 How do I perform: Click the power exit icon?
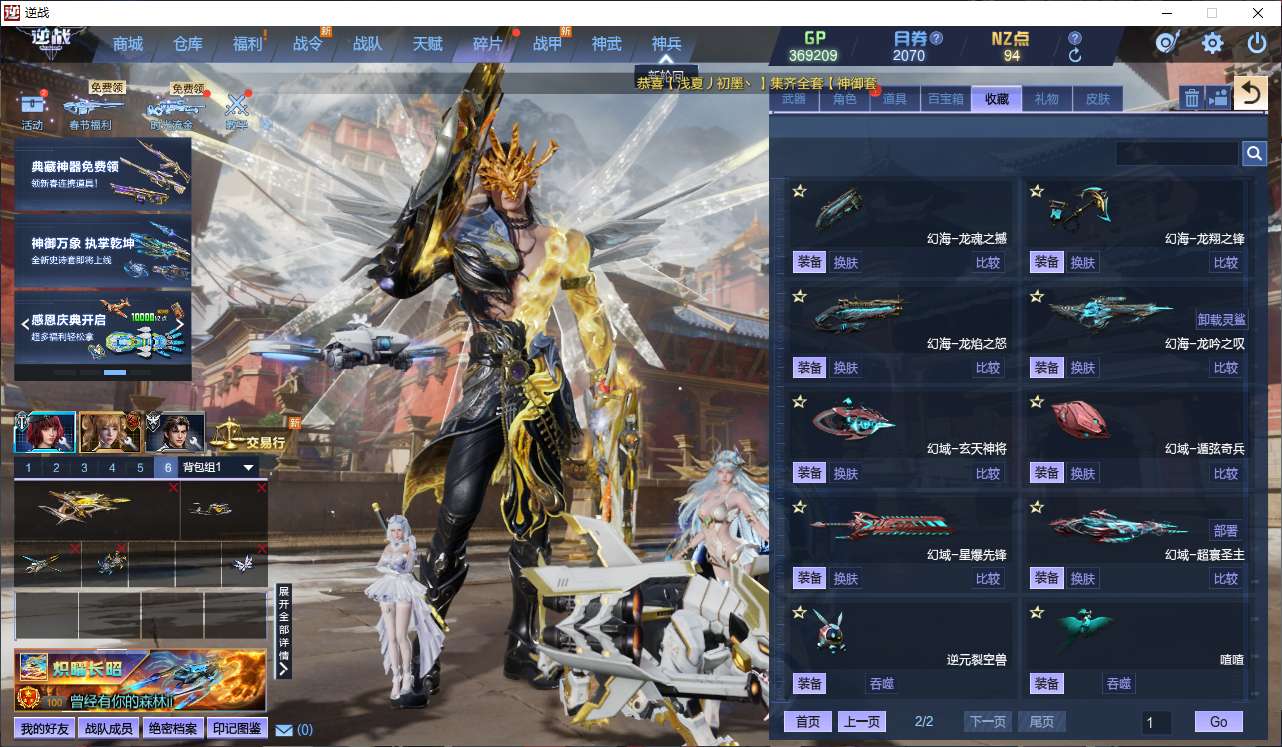coord(1257,43)
